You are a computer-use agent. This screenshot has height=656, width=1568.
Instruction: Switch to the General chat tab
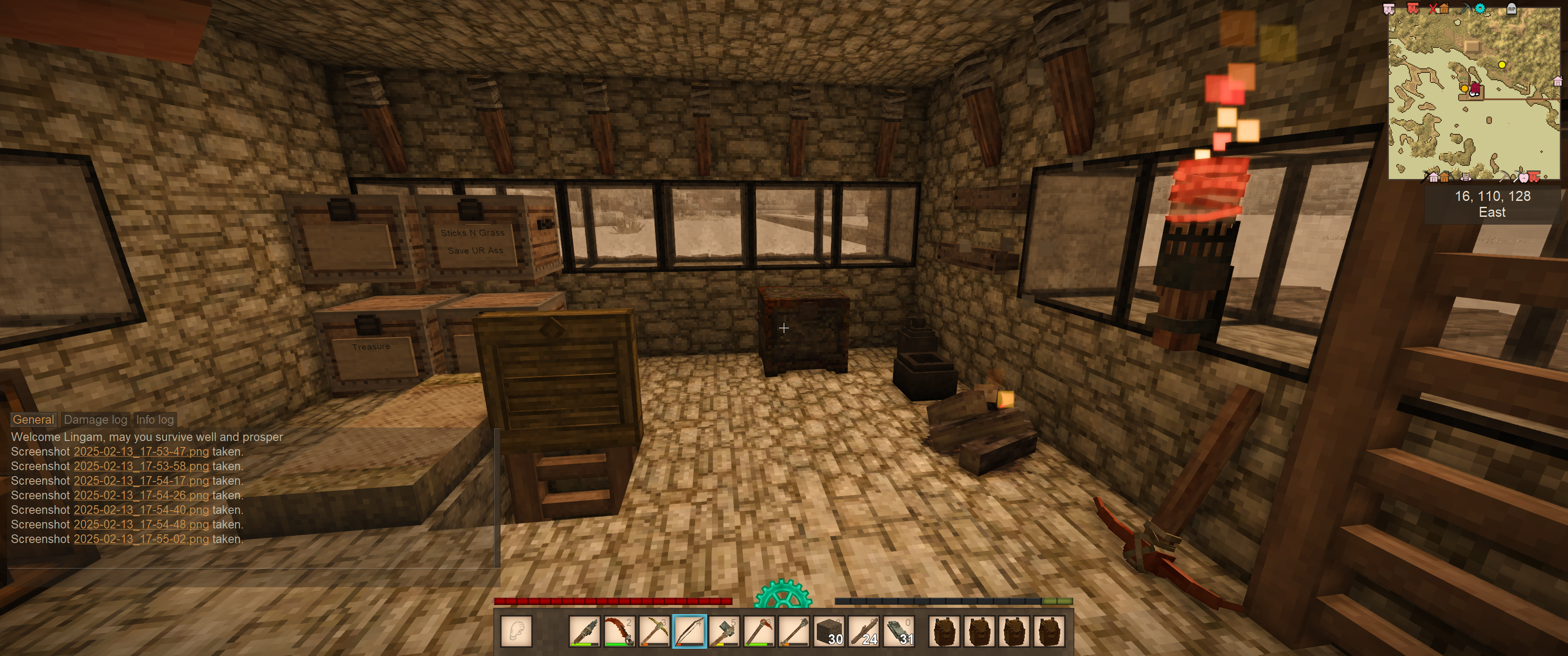(x=33, y=419)
